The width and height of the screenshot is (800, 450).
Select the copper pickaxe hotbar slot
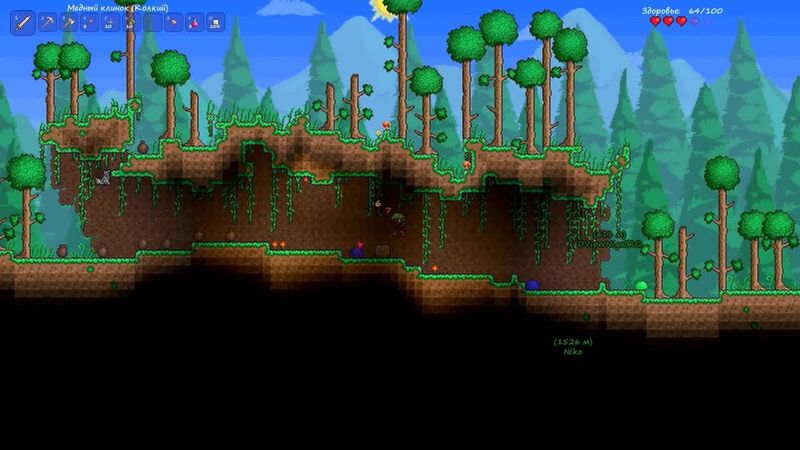[47, 23]
